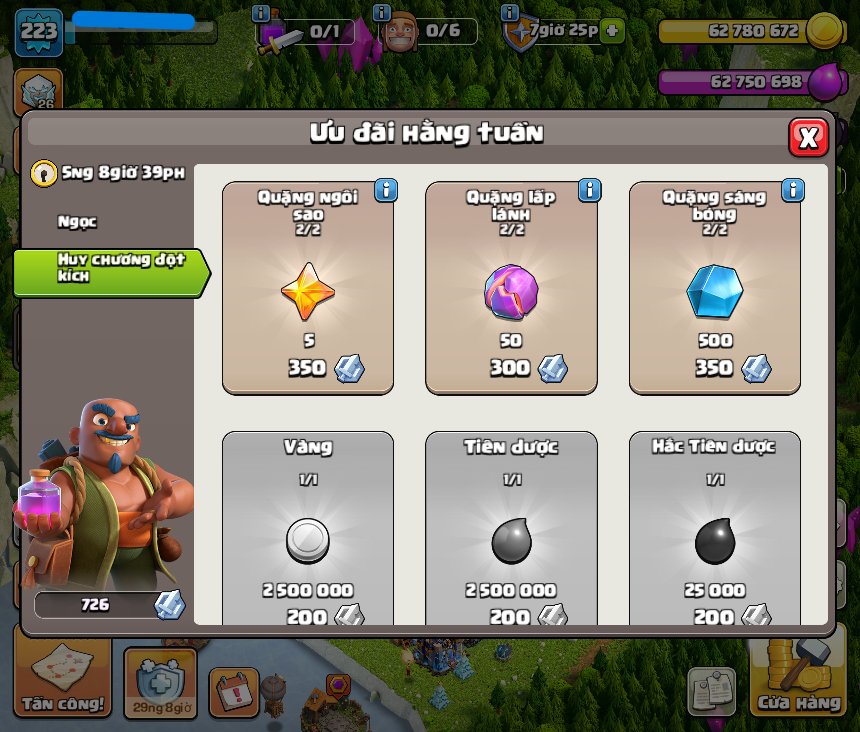Open the 29ng 8giờ shield event button
Image resolution: width=860 pixels, height=732 pixels.
pyautogui.click(x=160, y=685)
